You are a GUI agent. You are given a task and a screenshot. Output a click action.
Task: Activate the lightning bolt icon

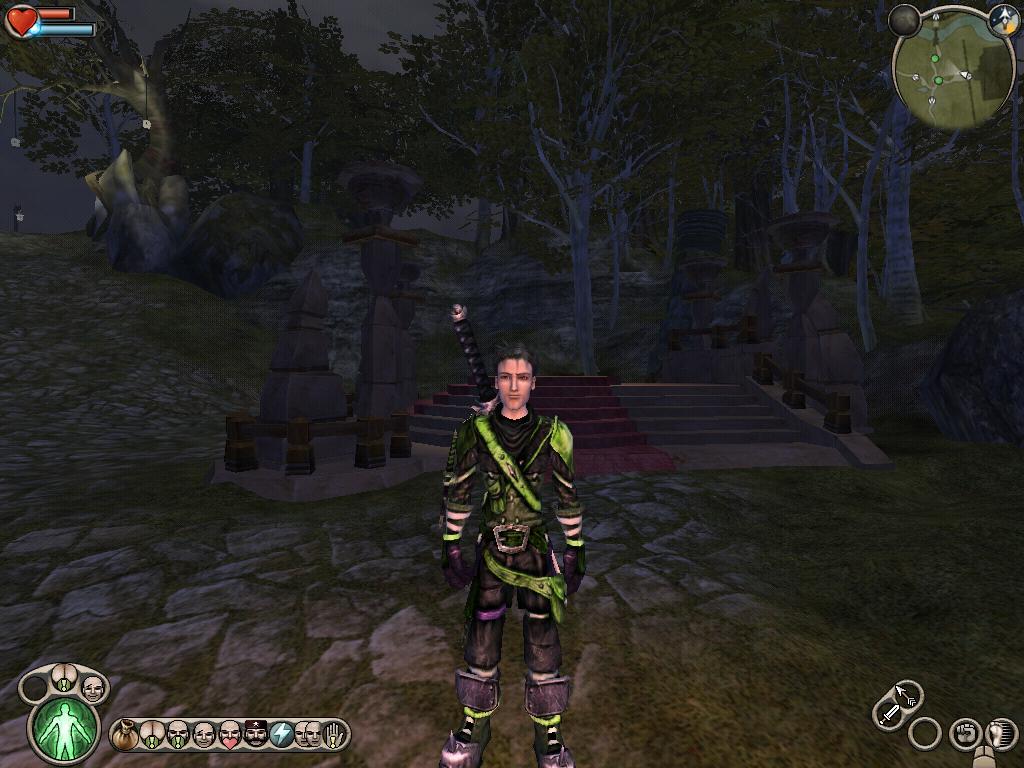coord(282,735)
